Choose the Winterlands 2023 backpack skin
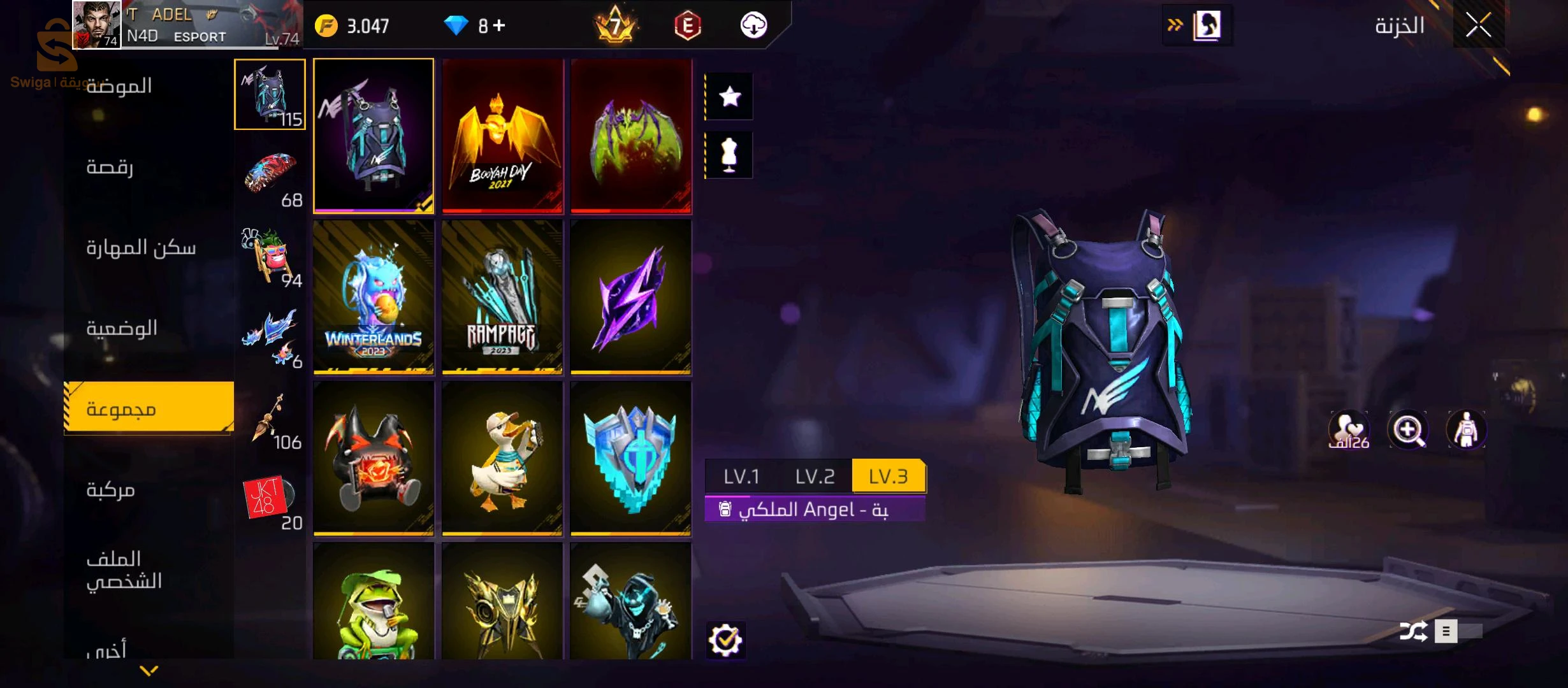The width and height of the screenshot is (1568, 688). click(374, 297)
